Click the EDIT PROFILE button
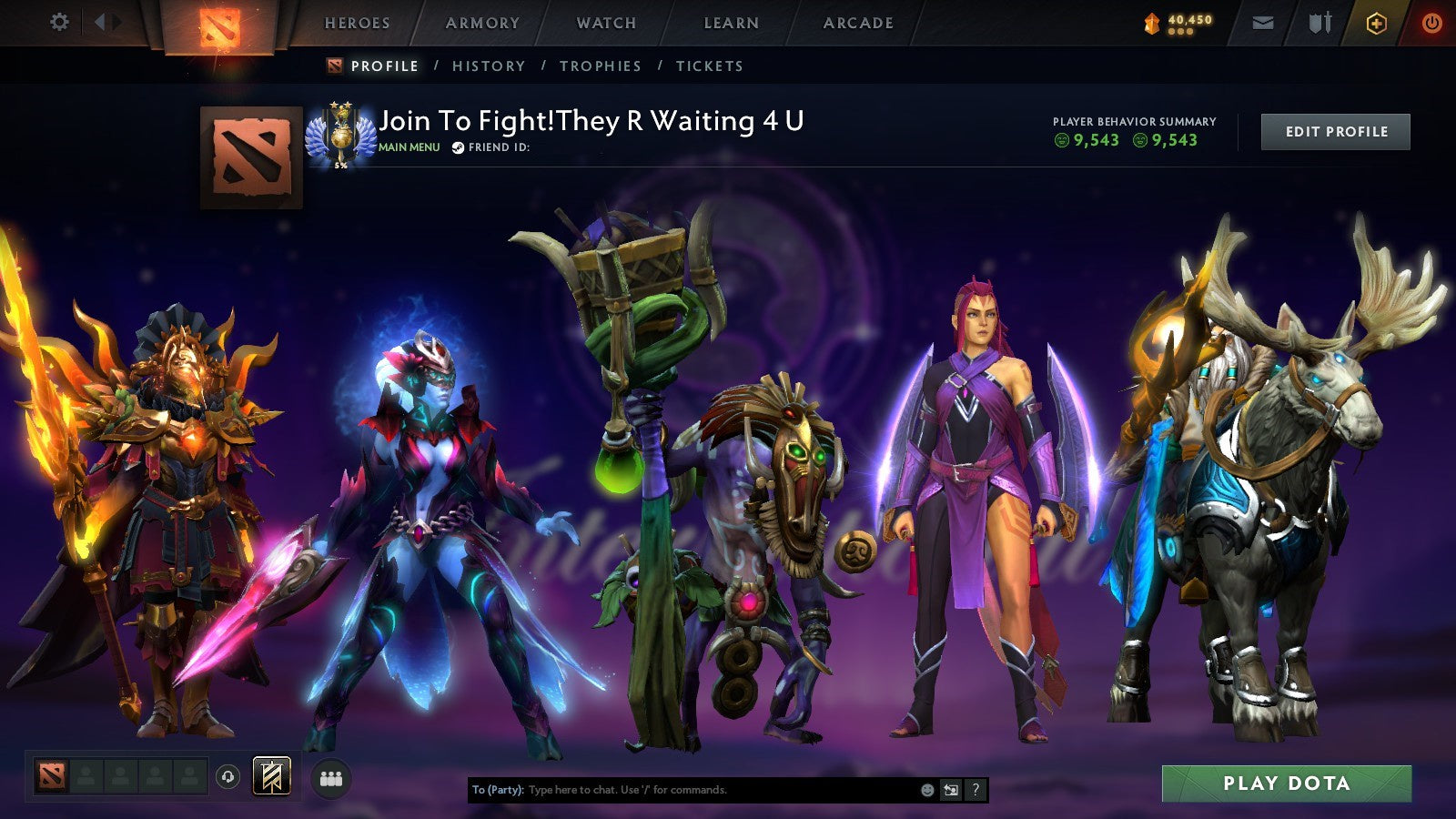The width and height of the screenshot is (1456, 819). click(1335, 131)
